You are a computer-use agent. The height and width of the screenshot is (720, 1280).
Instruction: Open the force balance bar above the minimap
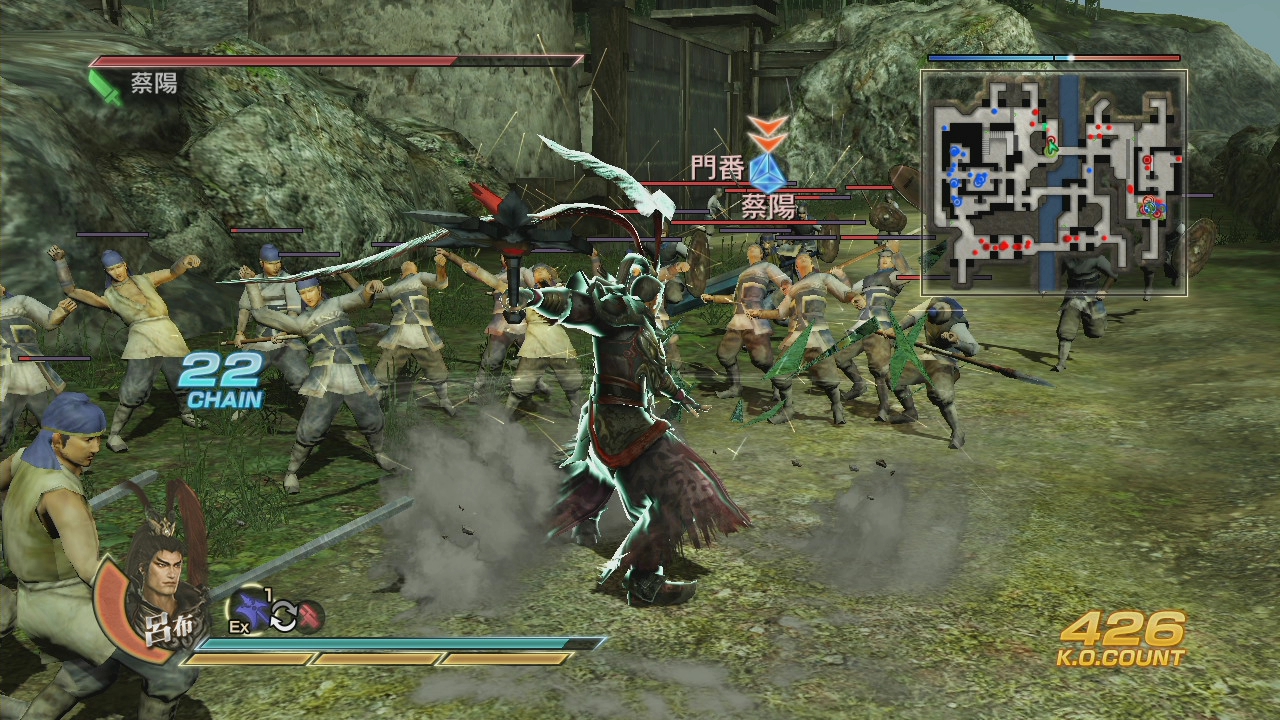click(x=1055, y=57)
